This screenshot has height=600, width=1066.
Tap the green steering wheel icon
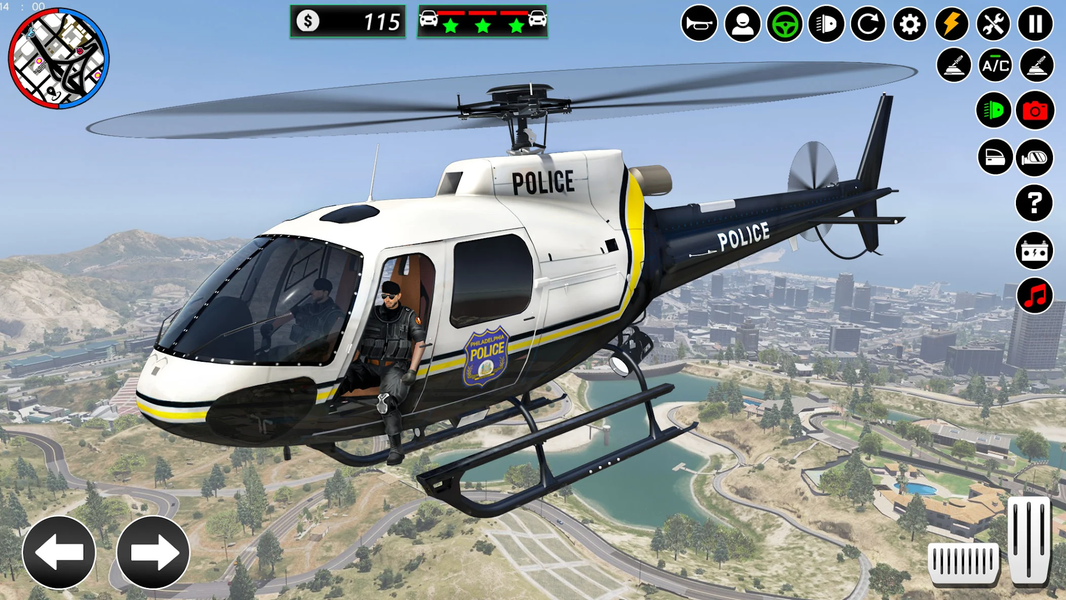click(x=784, y=23)
